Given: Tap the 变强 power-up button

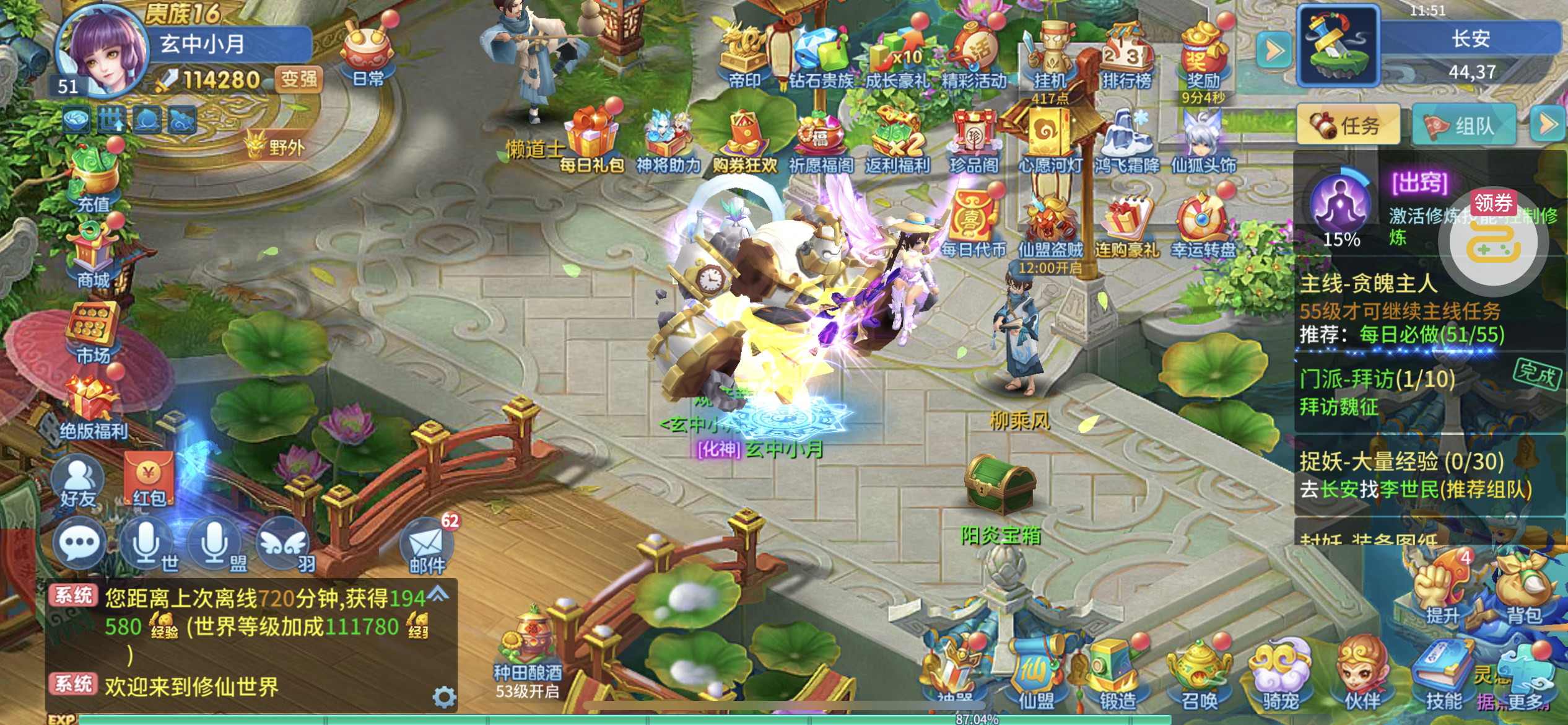Looking at the screenshot, I should 298,79.
